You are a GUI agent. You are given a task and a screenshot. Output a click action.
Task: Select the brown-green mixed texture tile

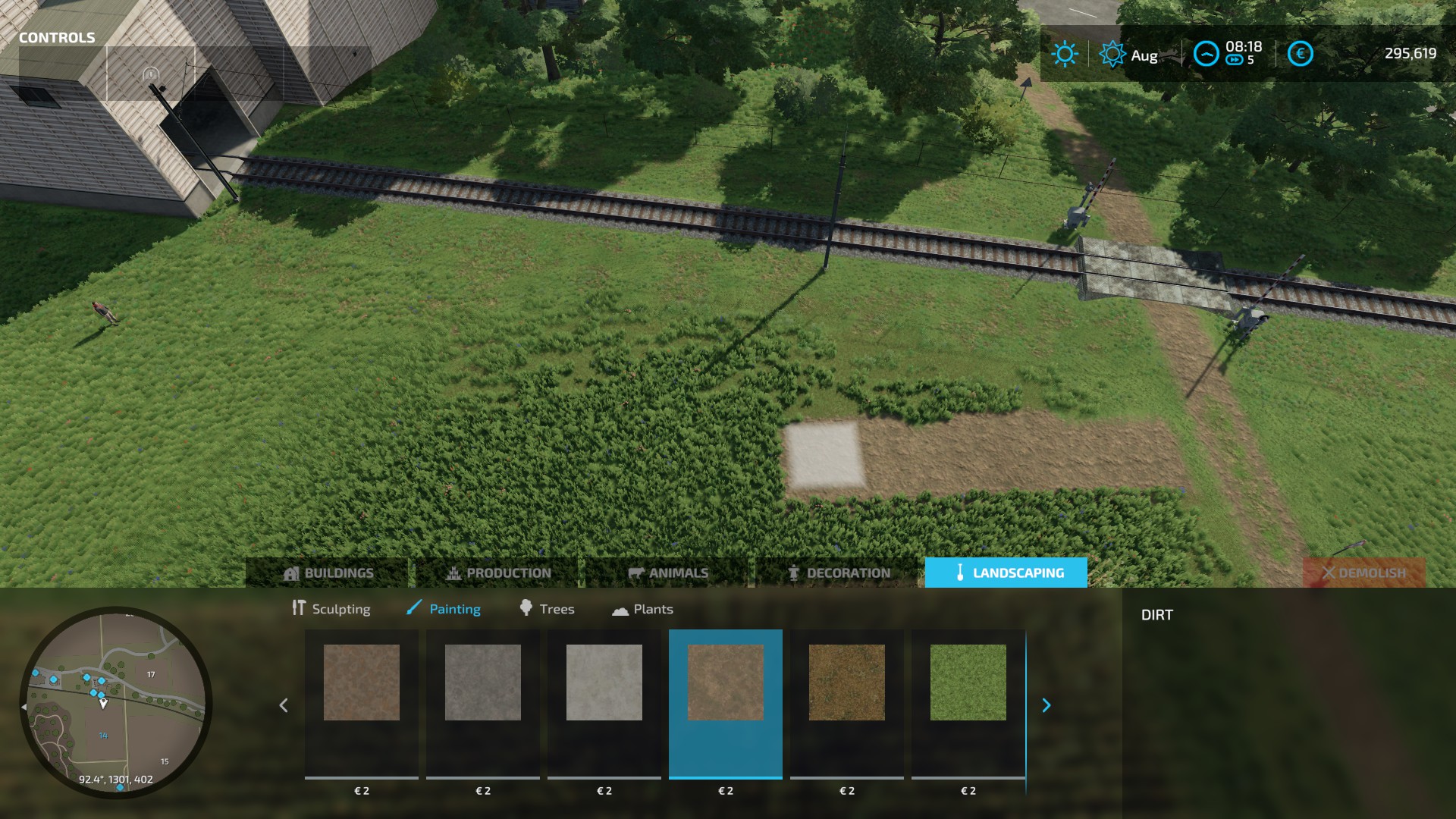[x=847, y=682]
